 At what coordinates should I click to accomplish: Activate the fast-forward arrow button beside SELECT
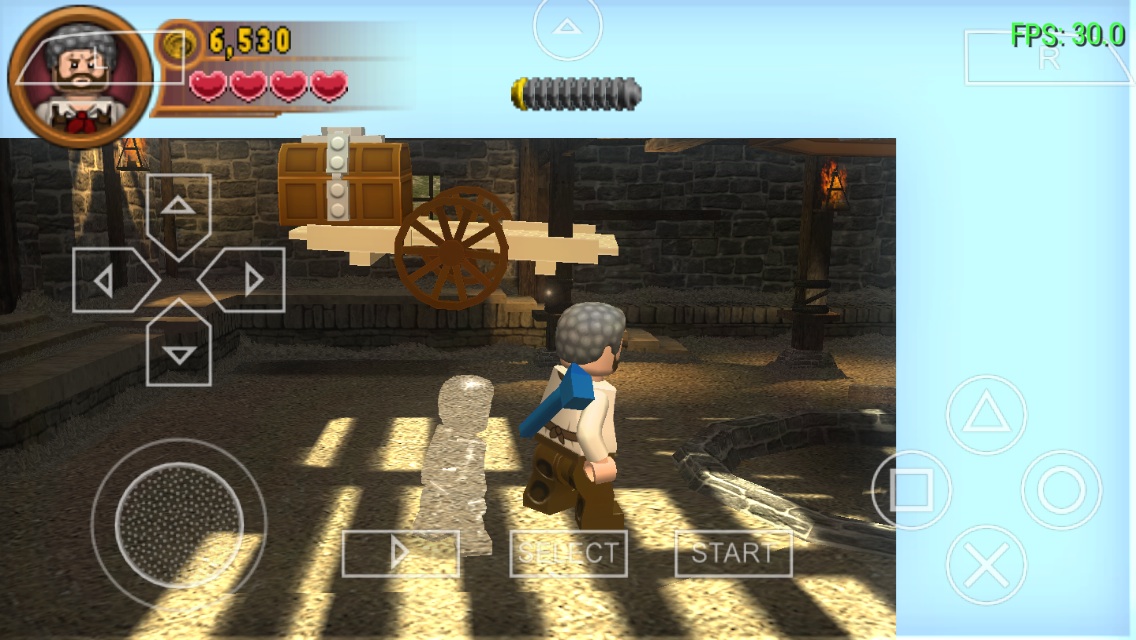[400, 553]
